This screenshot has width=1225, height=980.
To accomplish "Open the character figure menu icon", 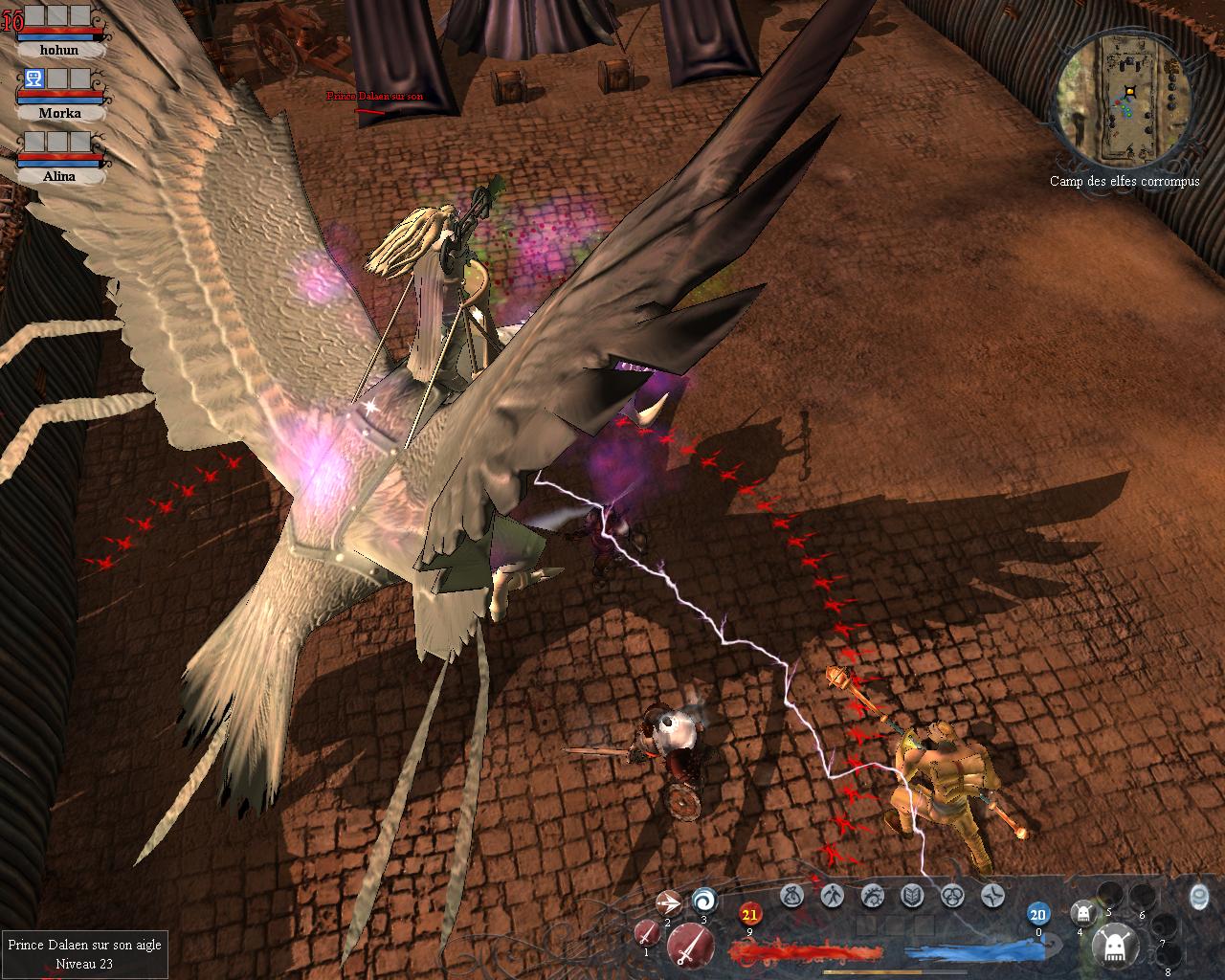I will tap(832, 896).
